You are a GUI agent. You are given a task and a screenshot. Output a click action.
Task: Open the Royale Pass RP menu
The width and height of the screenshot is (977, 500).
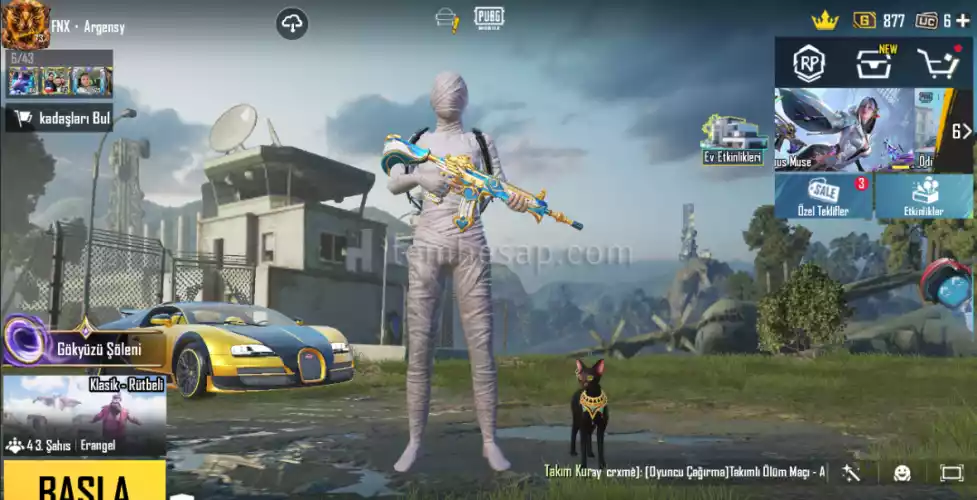(x=809, y=63)
